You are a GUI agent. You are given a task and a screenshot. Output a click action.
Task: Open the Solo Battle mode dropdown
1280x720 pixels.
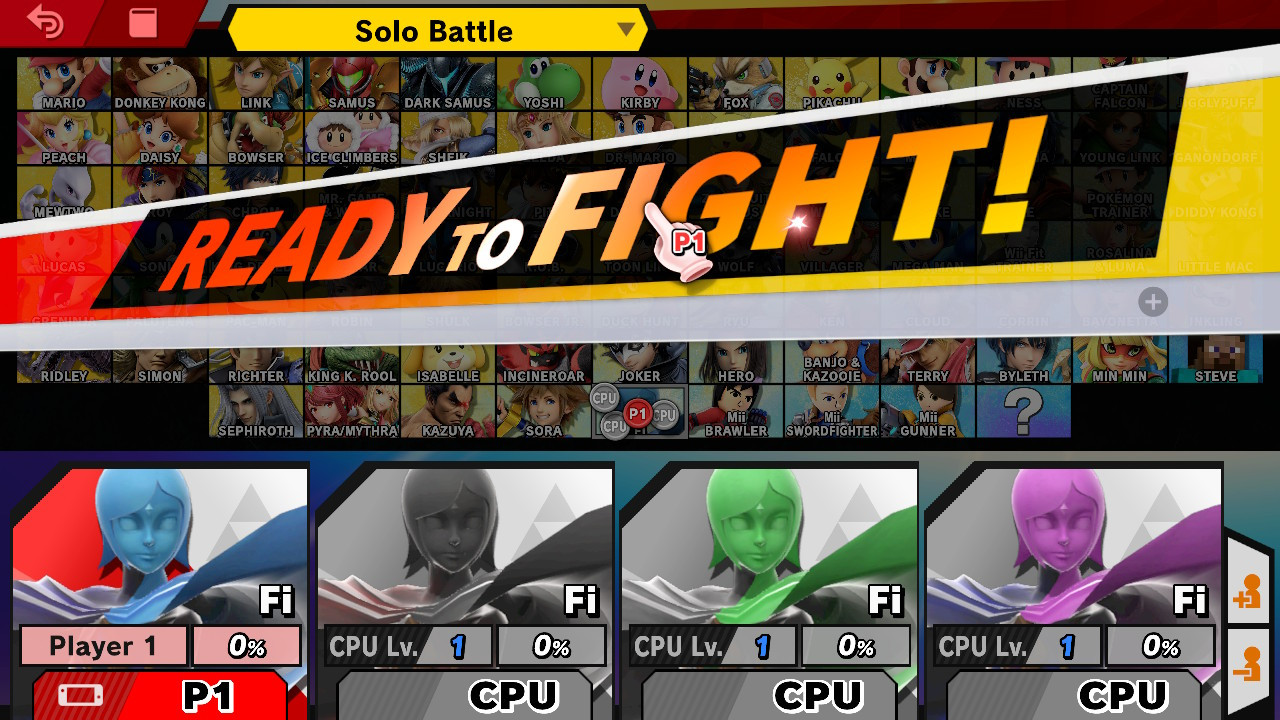(435, 30)
